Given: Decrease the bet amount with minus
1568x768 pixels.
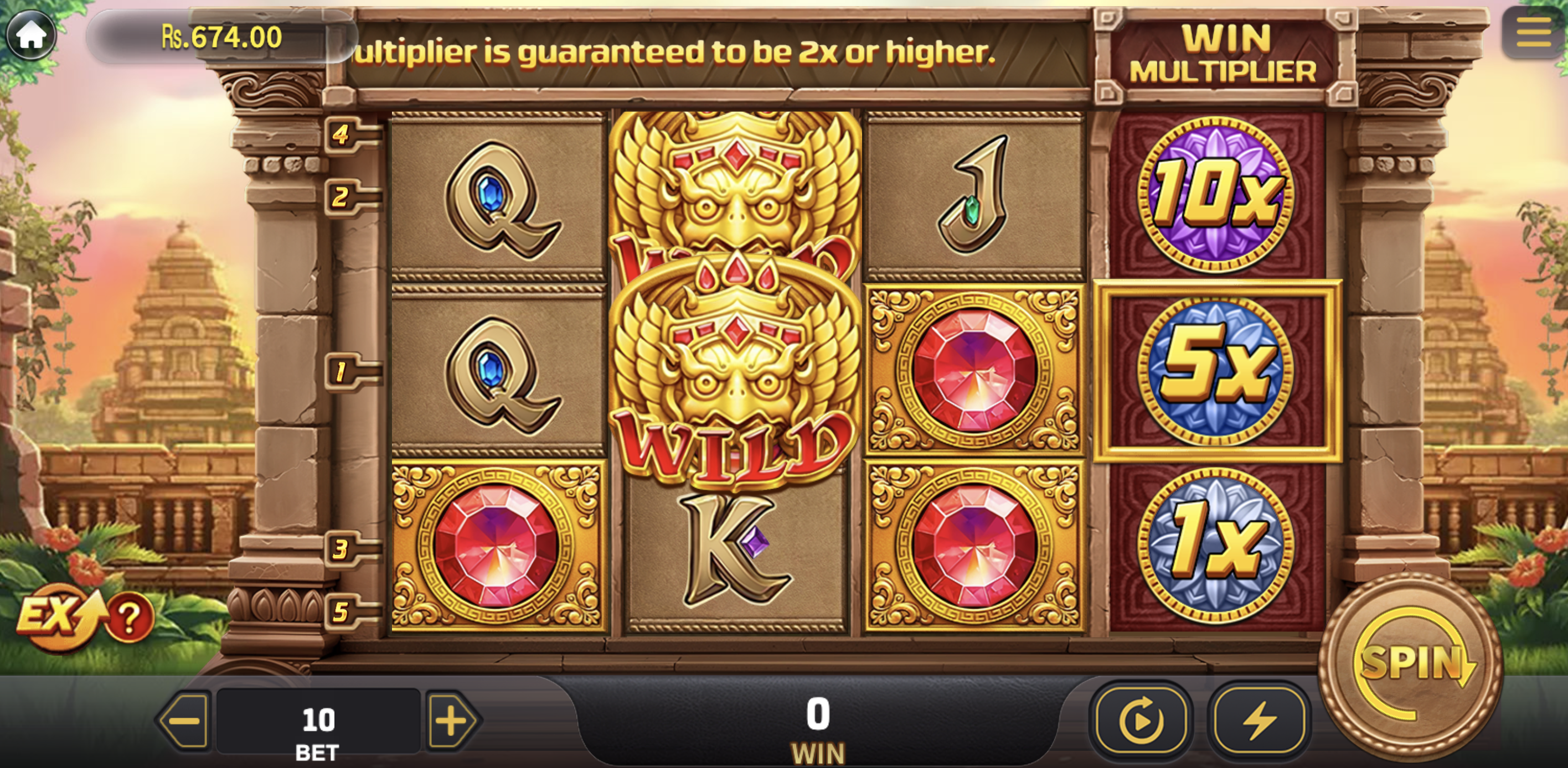Looking at the screenshot, I should click(184, 721).
